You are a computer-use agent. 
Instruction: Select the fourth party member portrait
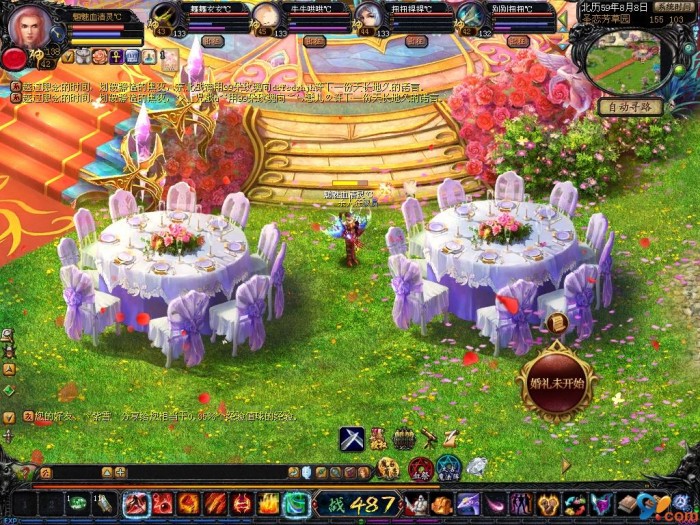(470, 17)
